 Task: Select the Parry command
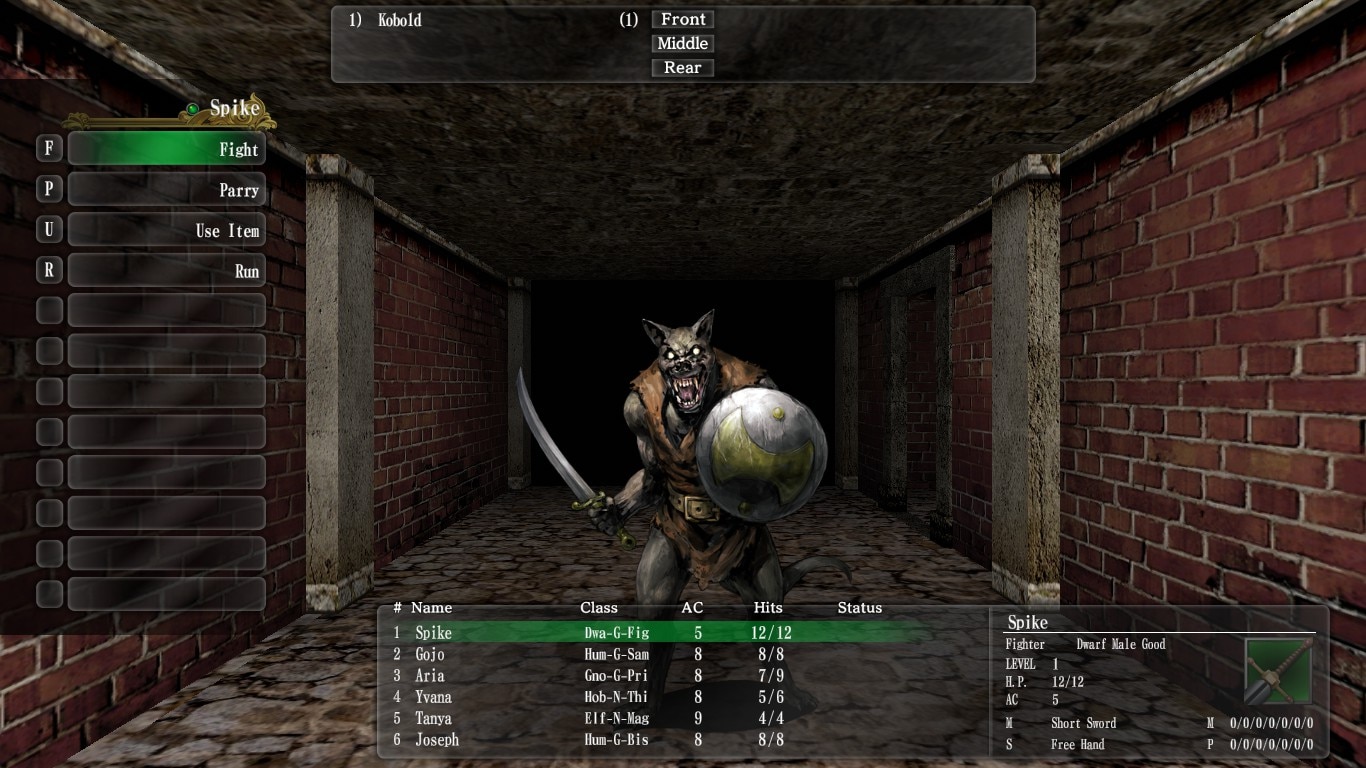coord(166,190)
